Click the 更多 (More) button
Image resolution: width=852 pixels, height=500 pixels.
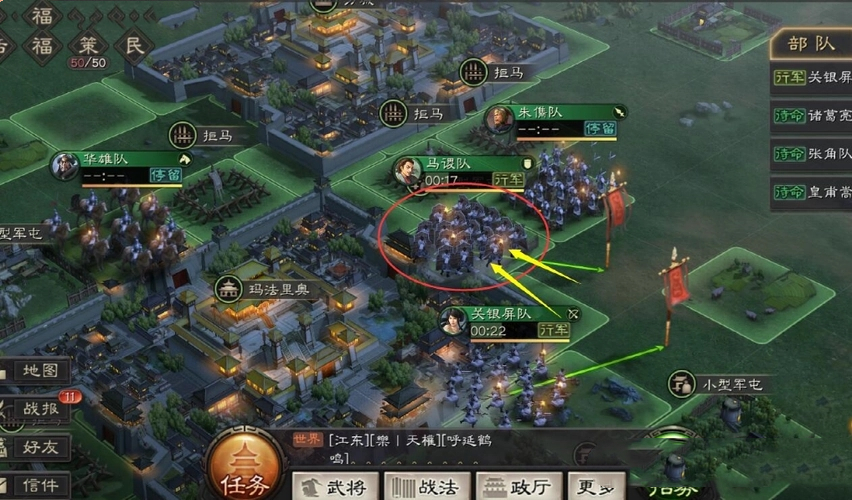coord(597,486)
